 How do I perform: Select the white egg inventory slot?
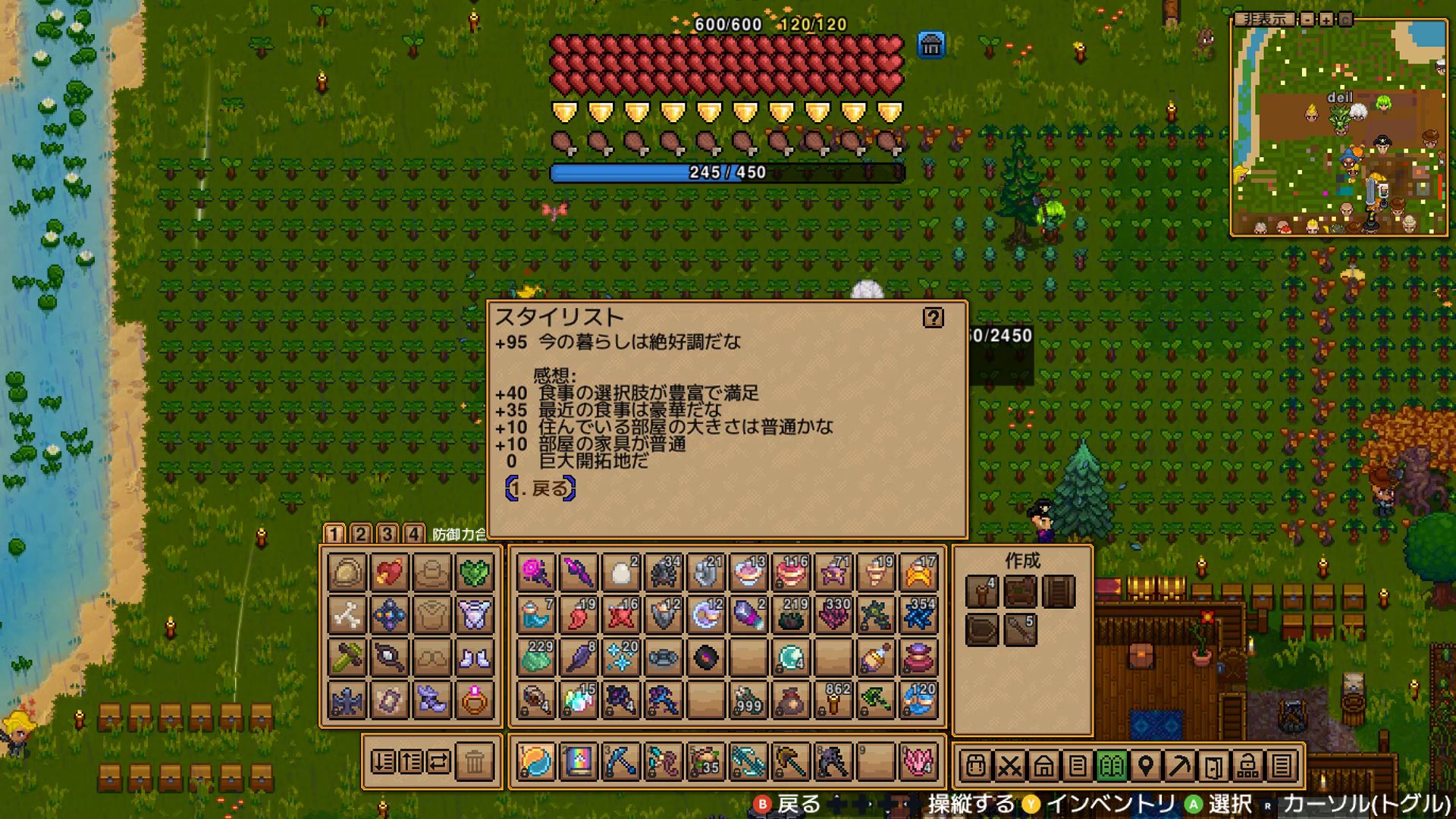621,573
